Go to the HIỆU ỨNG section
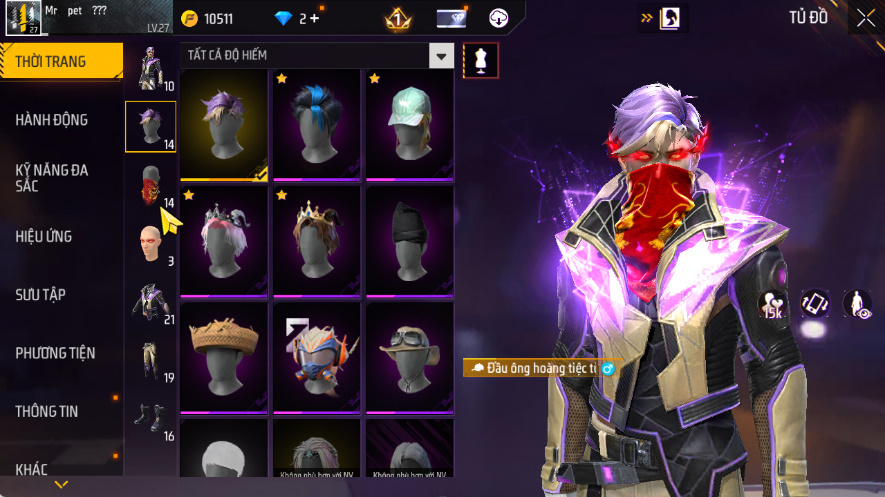This screenshot has width=885, height=497. click(x=44, y=237)
